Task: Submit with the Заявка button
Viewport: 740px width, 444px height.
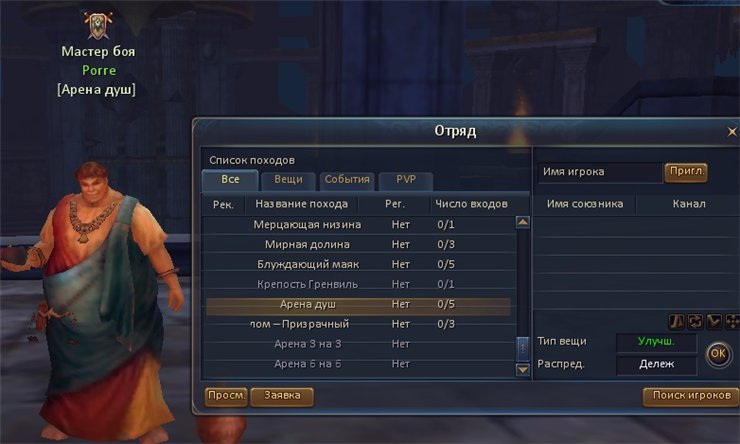Action: tap(282, 396)
